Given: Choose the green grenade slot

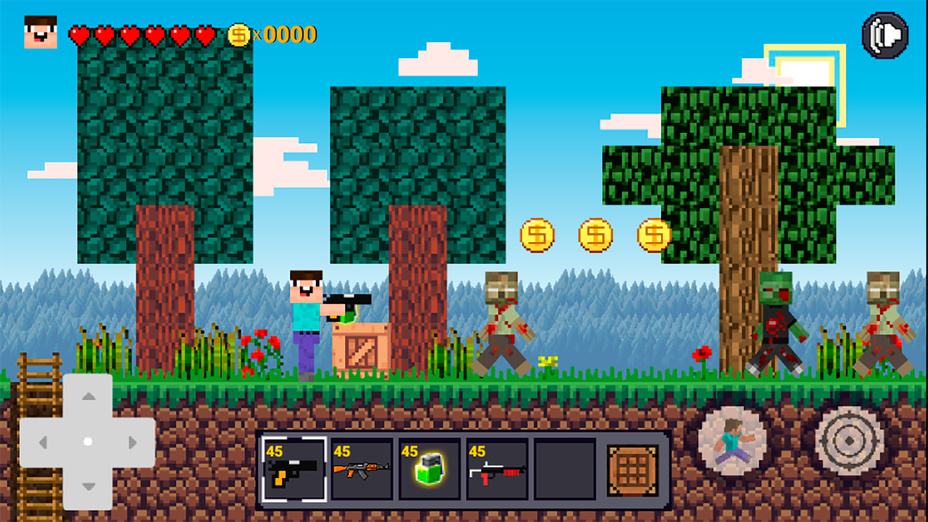Looking at the screenshot, I should coord(429,469).
